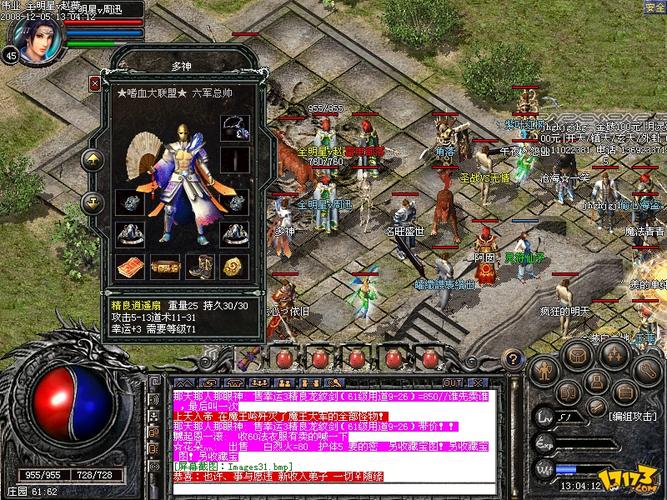Close the character equipment panel
Screen dimensions: 667x500
pyautogui.click(x=95, y=84)
